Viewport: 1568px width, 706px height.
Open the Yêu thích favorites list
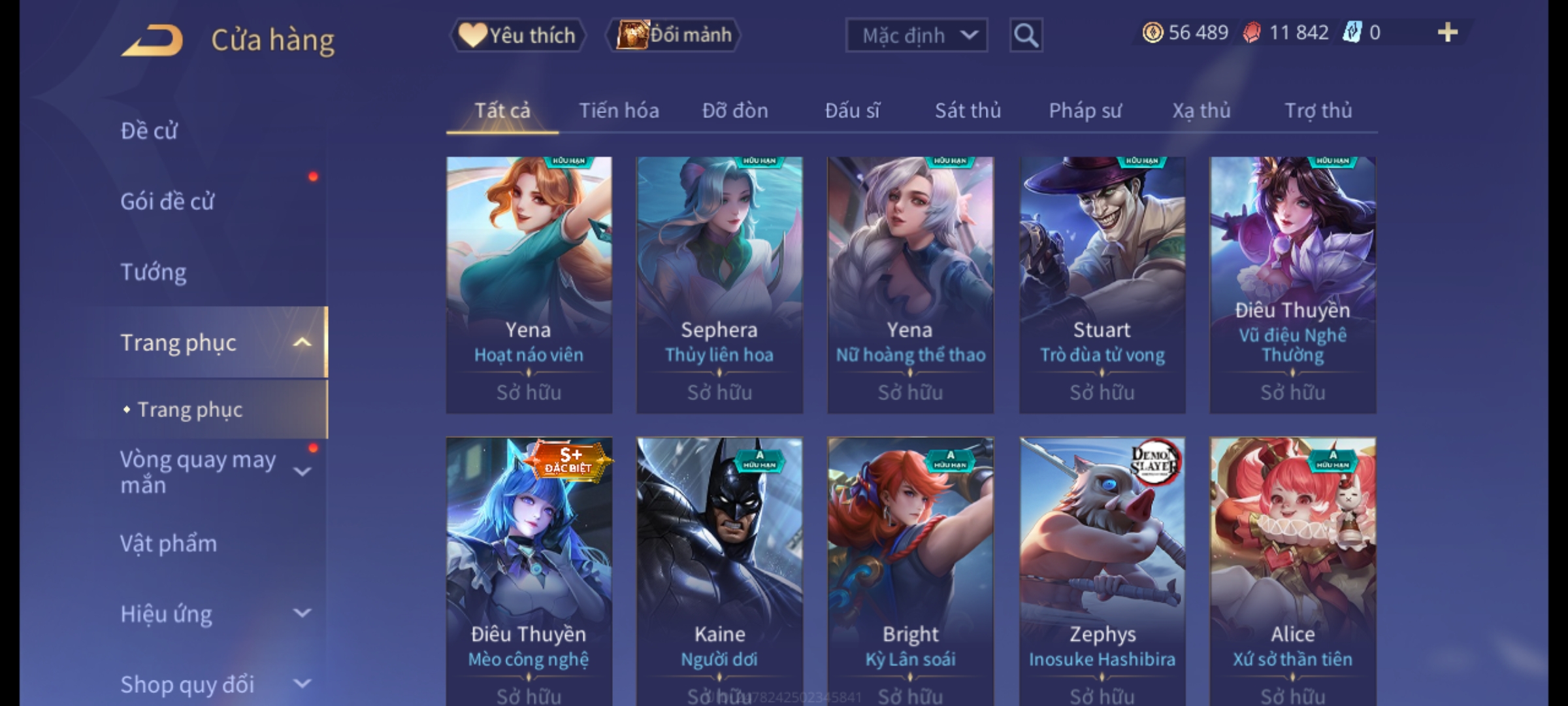tap(517, 35)
